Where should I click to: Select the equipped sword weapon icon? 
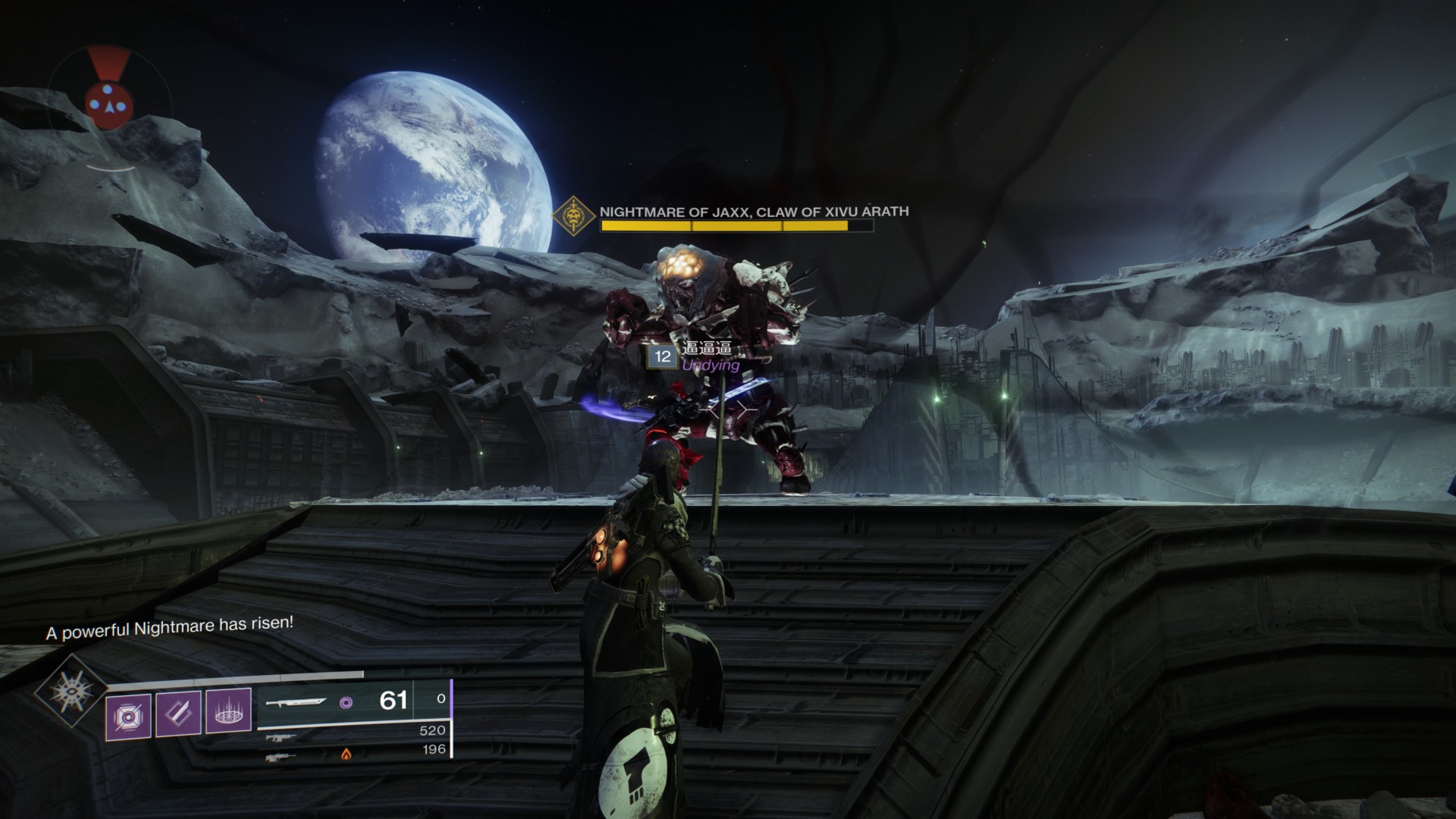tap(297, 701)
